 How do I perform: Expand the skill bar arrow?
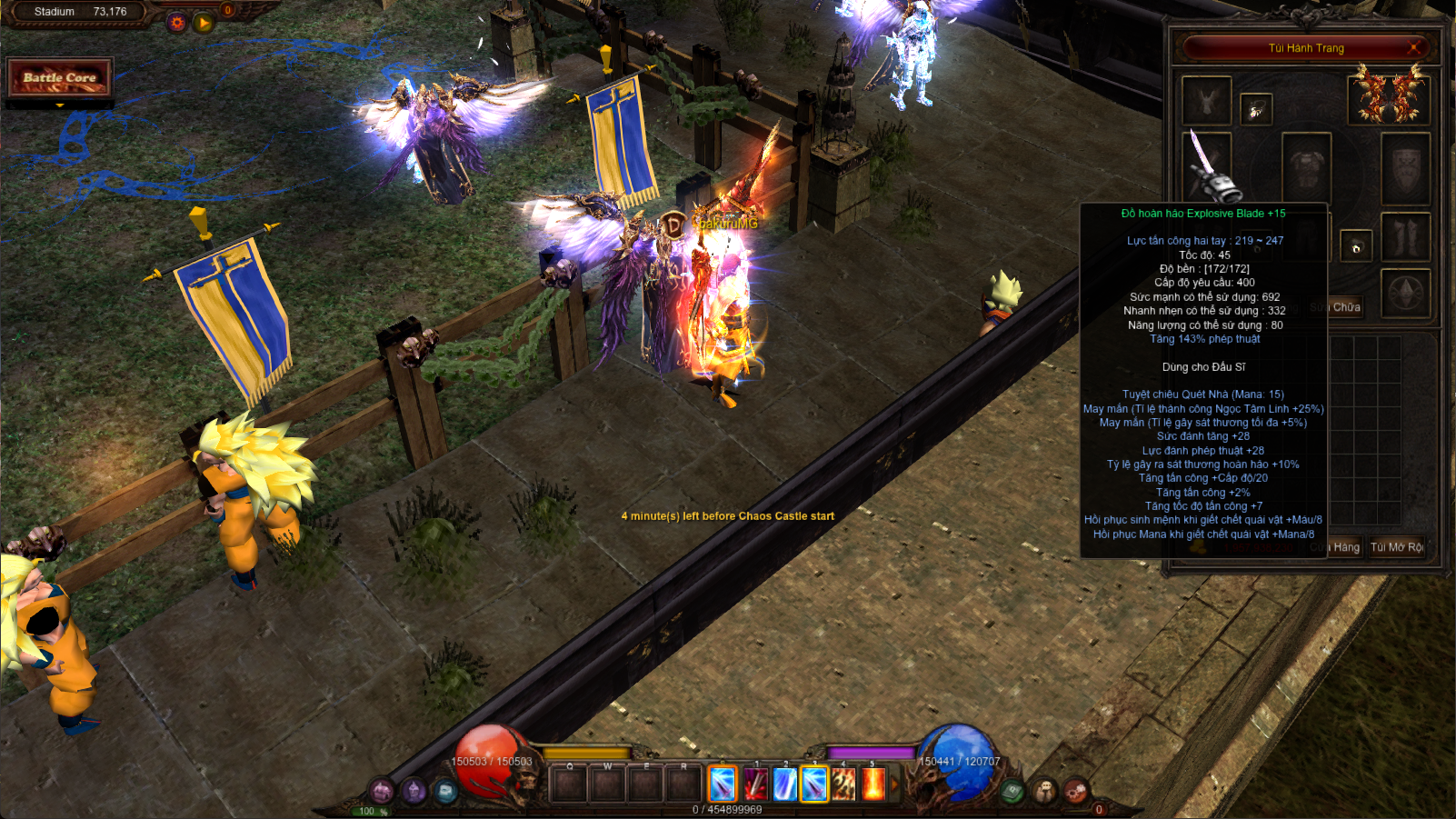point(894,784)
